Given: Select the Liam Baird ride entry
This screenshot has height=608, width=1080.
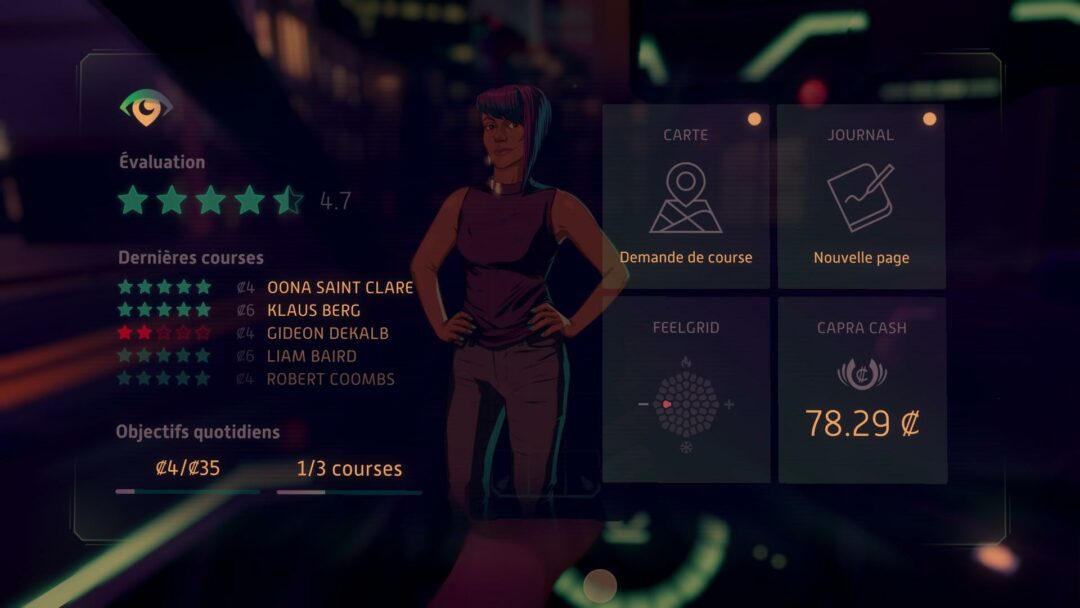Looking at the screenshot, I should pos(311,356).
